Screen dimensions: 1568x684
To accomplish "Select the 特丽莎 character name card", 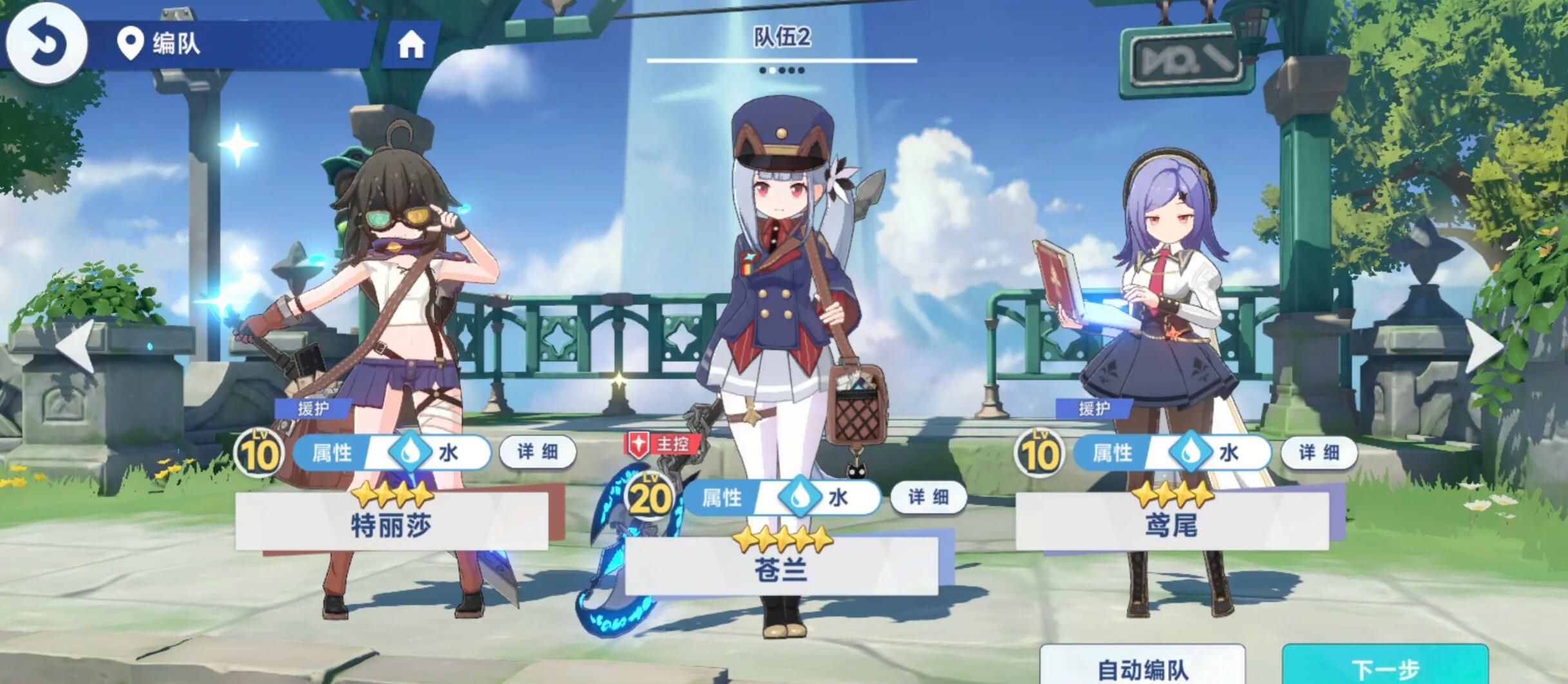I will pyautogui.click(x=392, y=523).
